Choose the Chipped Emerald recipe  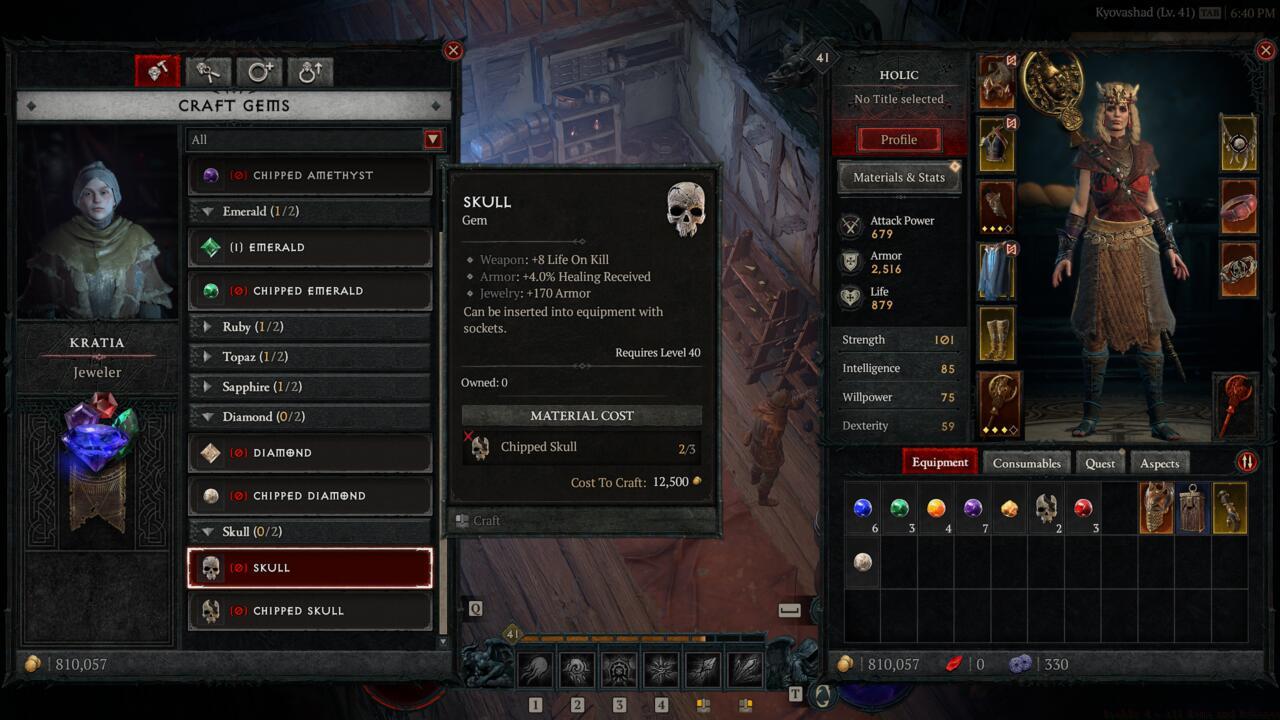[x=310, y=291]
